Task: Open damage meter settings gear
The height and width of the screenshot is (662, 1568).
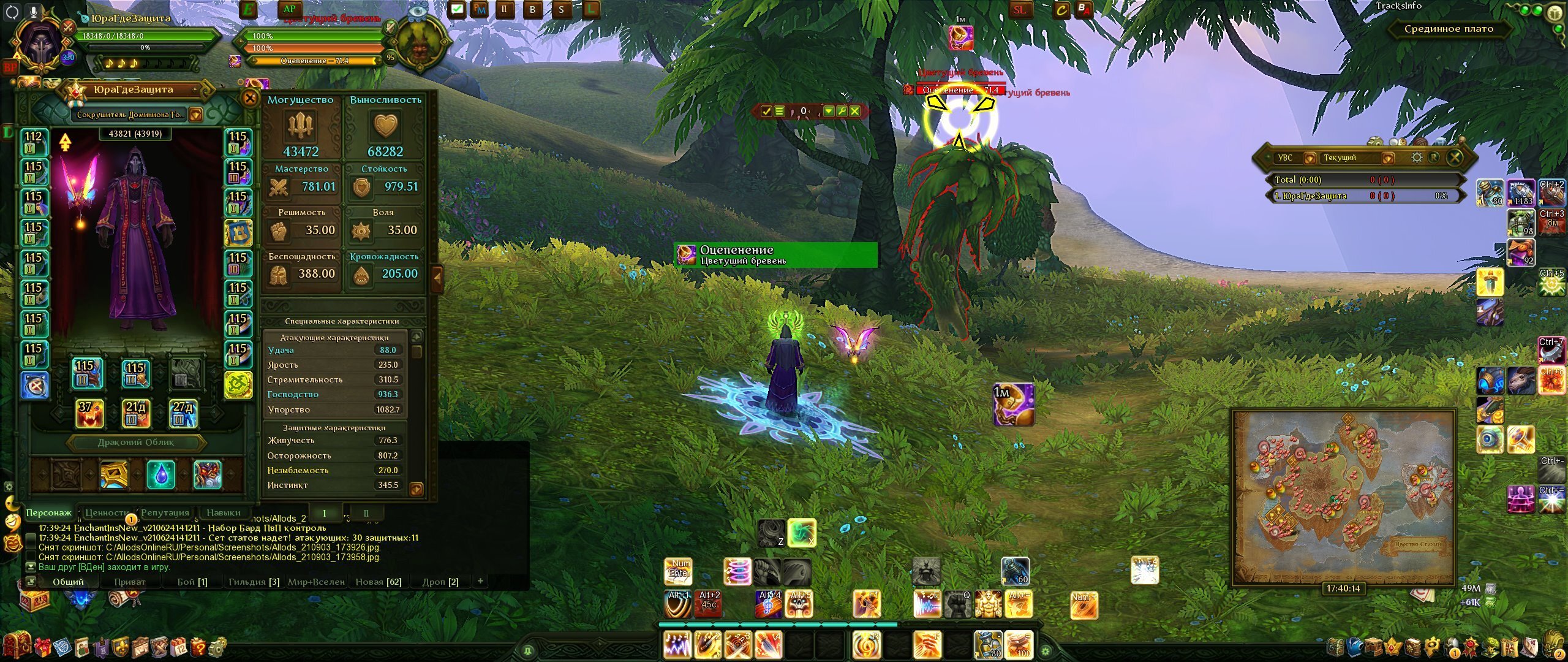Action: pyautogui.click(x=1417, y=158)
